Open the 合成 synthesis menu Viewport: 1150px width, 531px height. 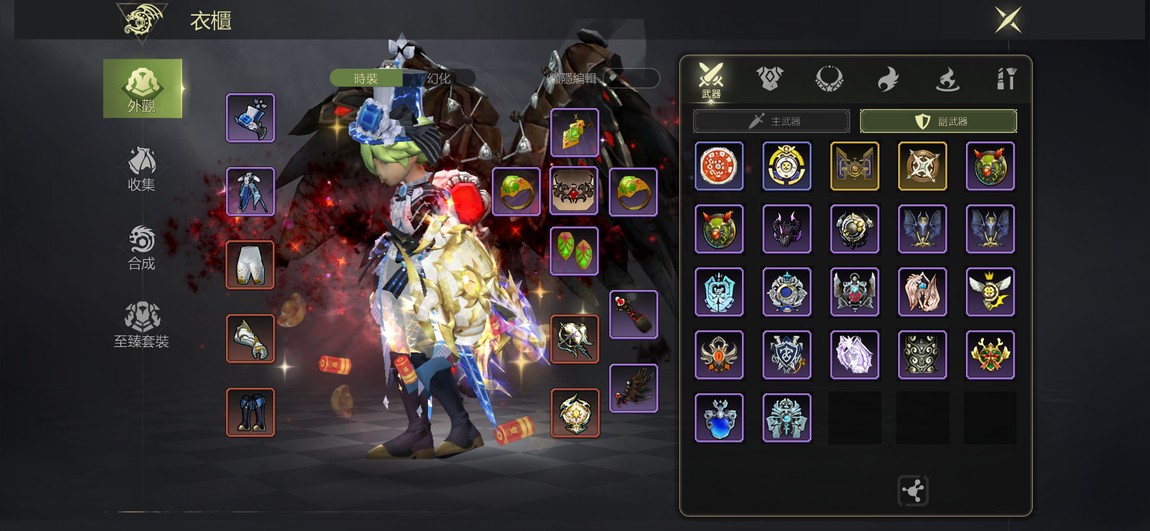pyautogui.click(x=142, y=248)
